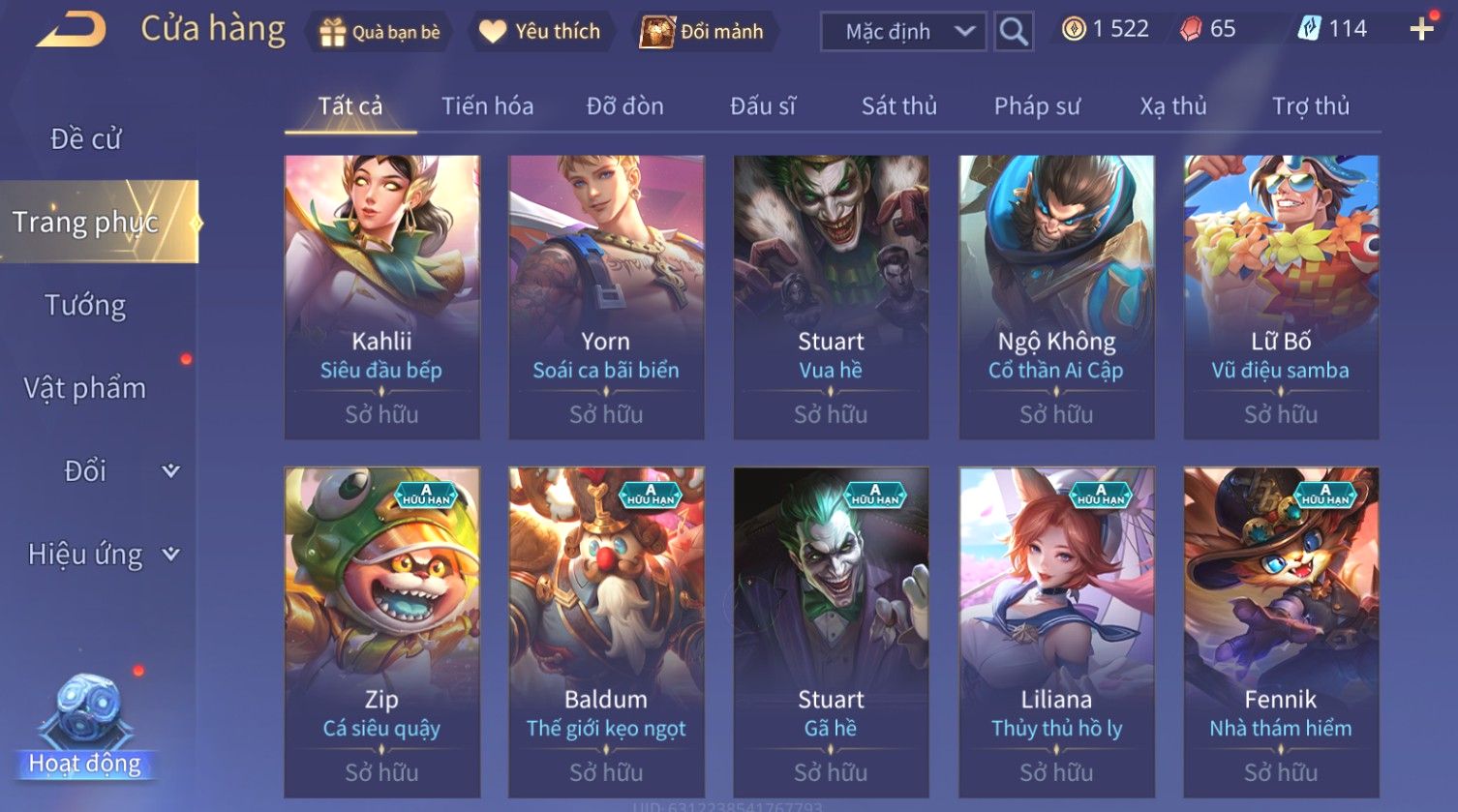Show the Pháp sư skins tab

tap(1036, 106)
